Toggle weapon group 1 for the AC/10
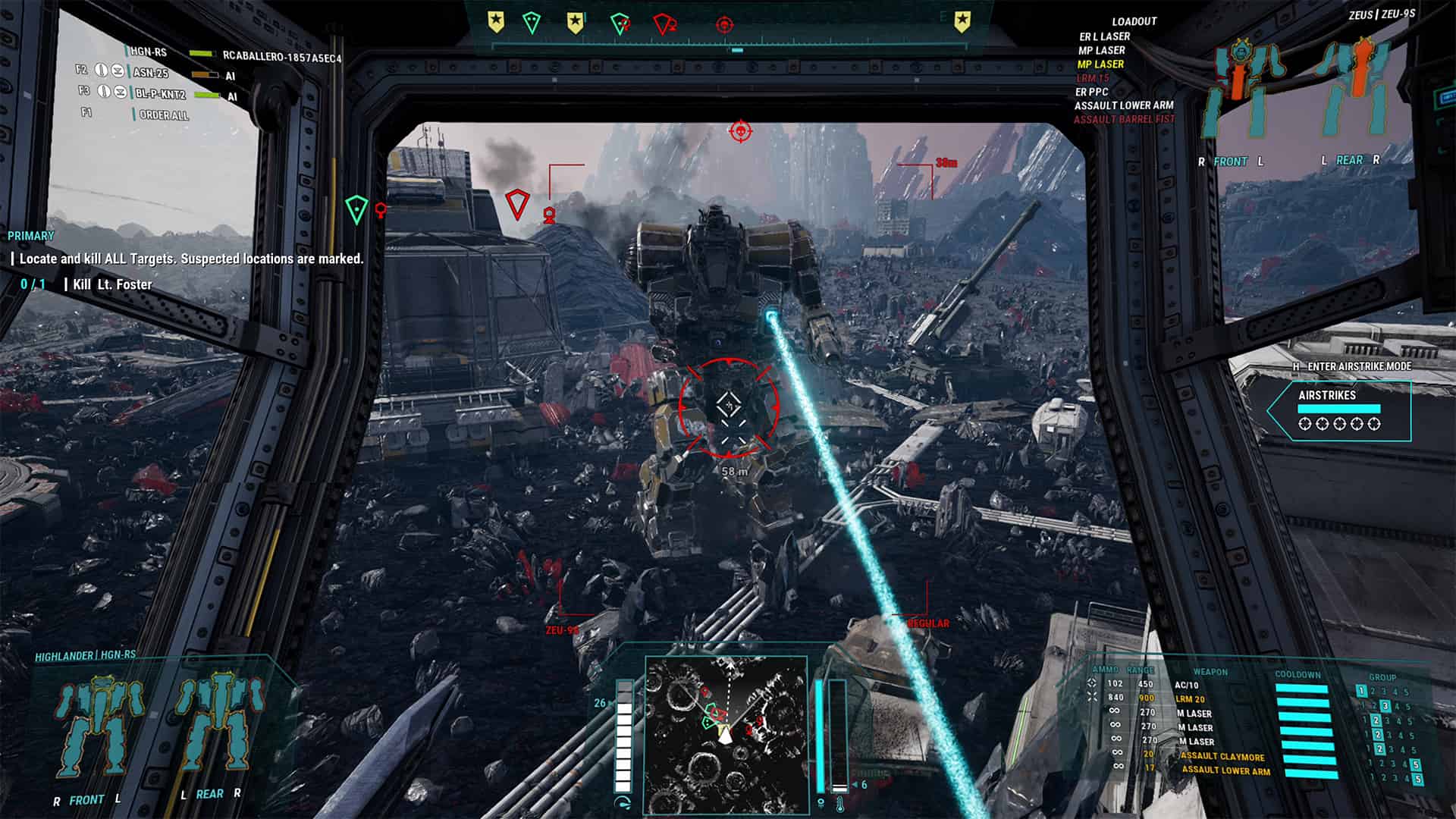The image size is (1456, 819). point(1362,691)
